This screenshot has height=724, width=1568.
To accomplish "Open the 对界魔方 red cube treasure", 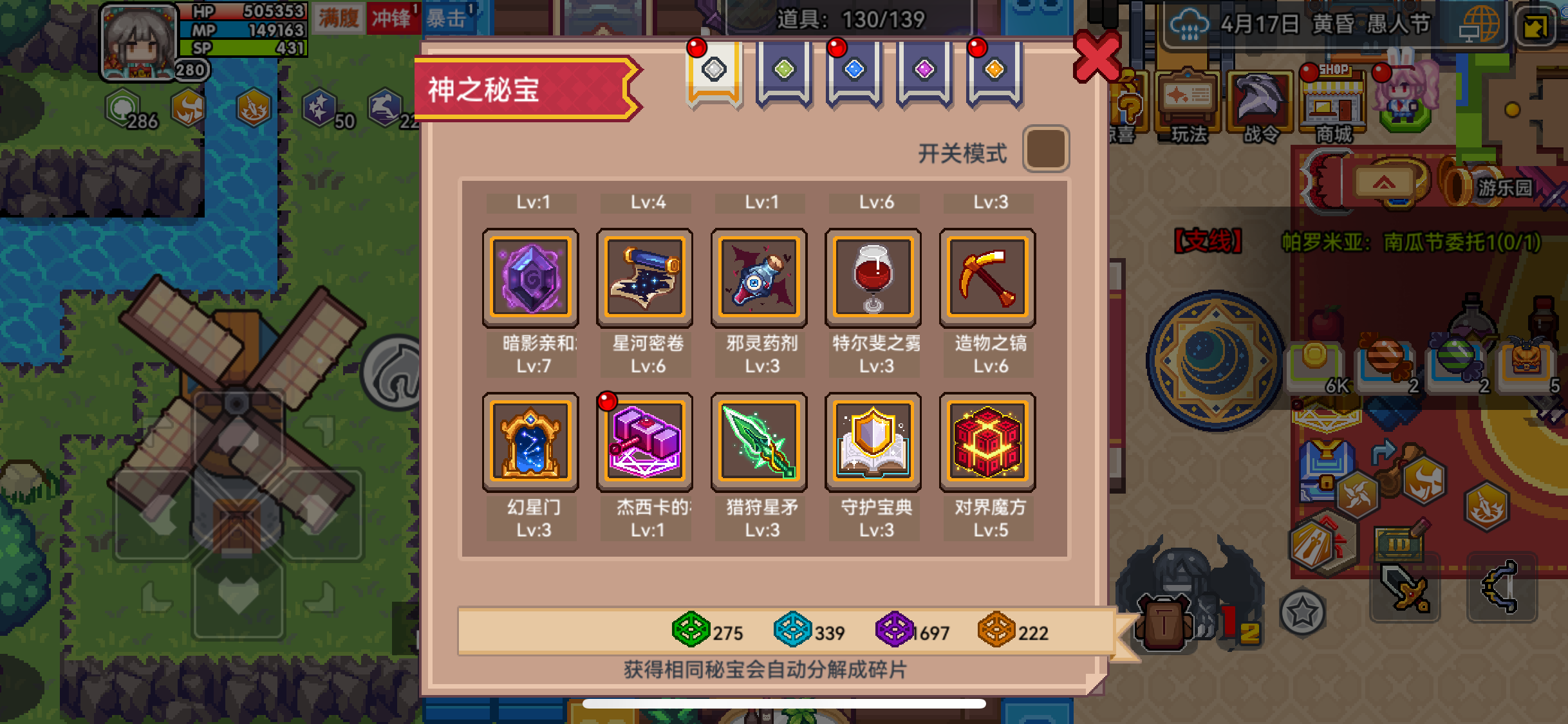I will (x=987, y=441).
